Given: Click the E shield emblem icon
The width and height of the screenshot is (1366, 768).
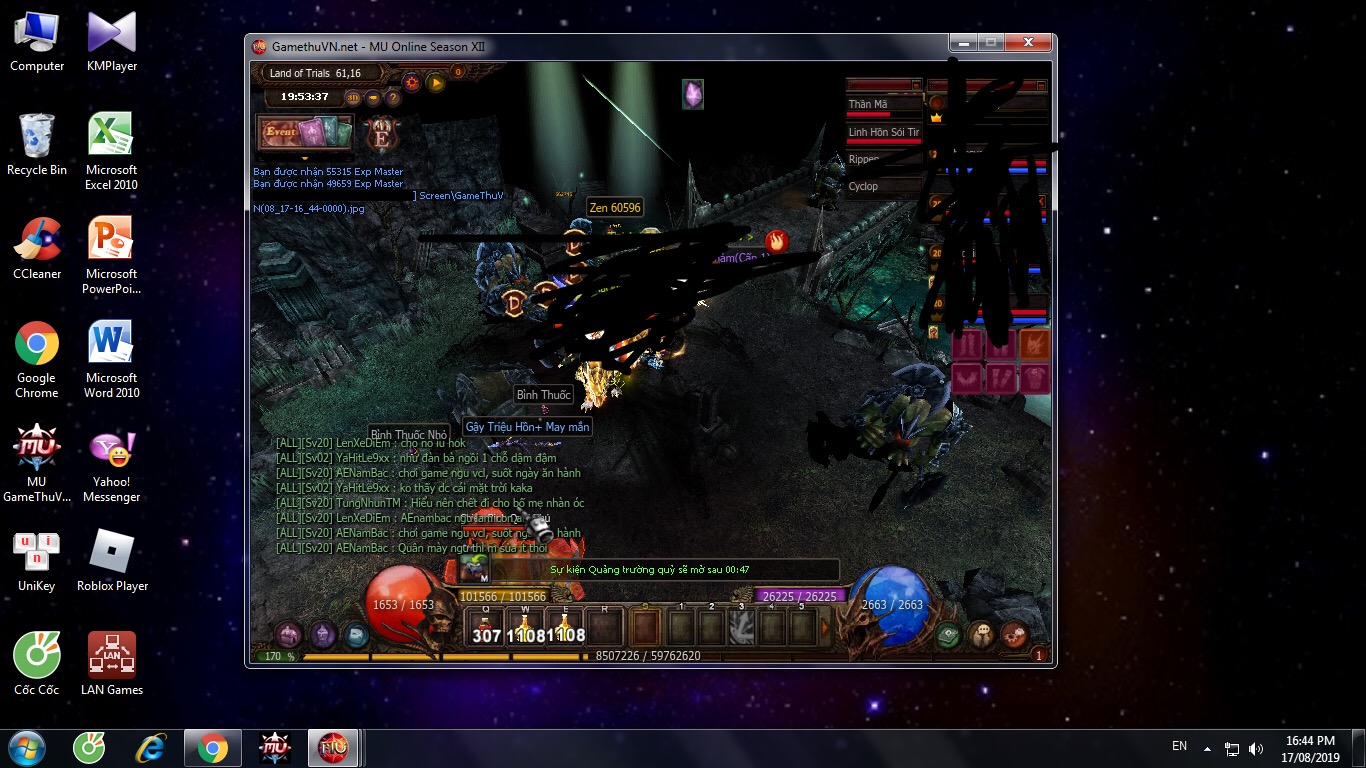Looking at the screenshot, I should pos(382,134).
